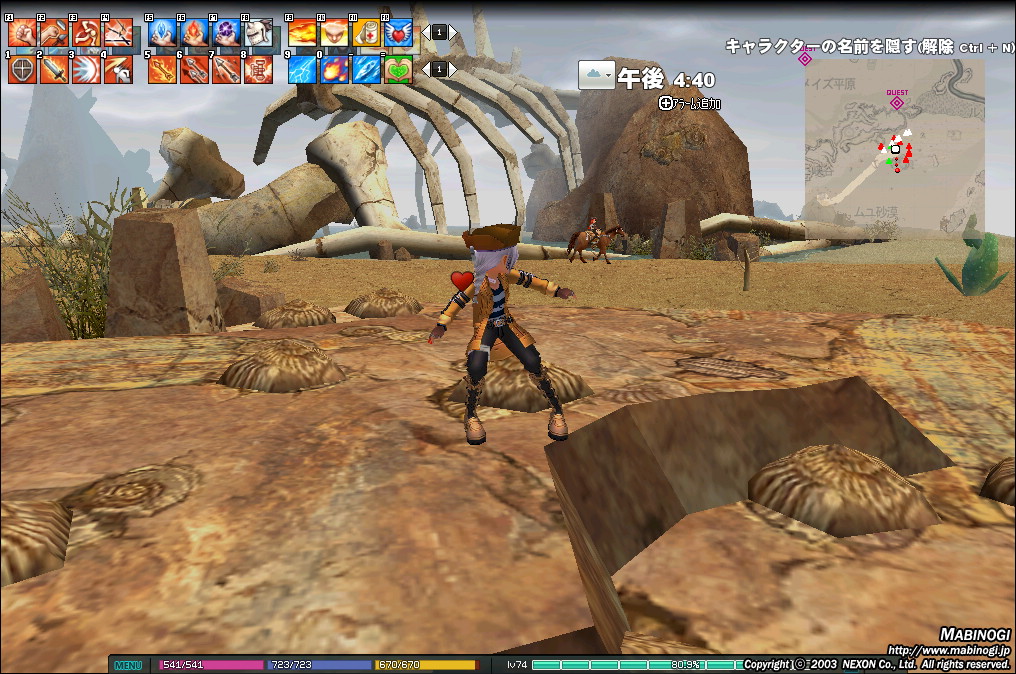Activate the fireball skill on slot 0
Viewport: 1016px width, 674px height.
click(334, 69)
